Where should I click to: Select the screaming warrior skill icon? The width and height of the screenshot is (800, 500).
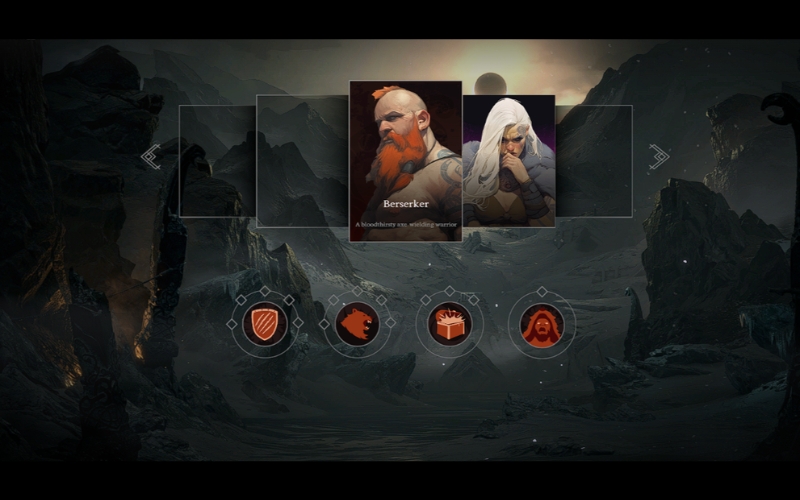coord(541,324)
